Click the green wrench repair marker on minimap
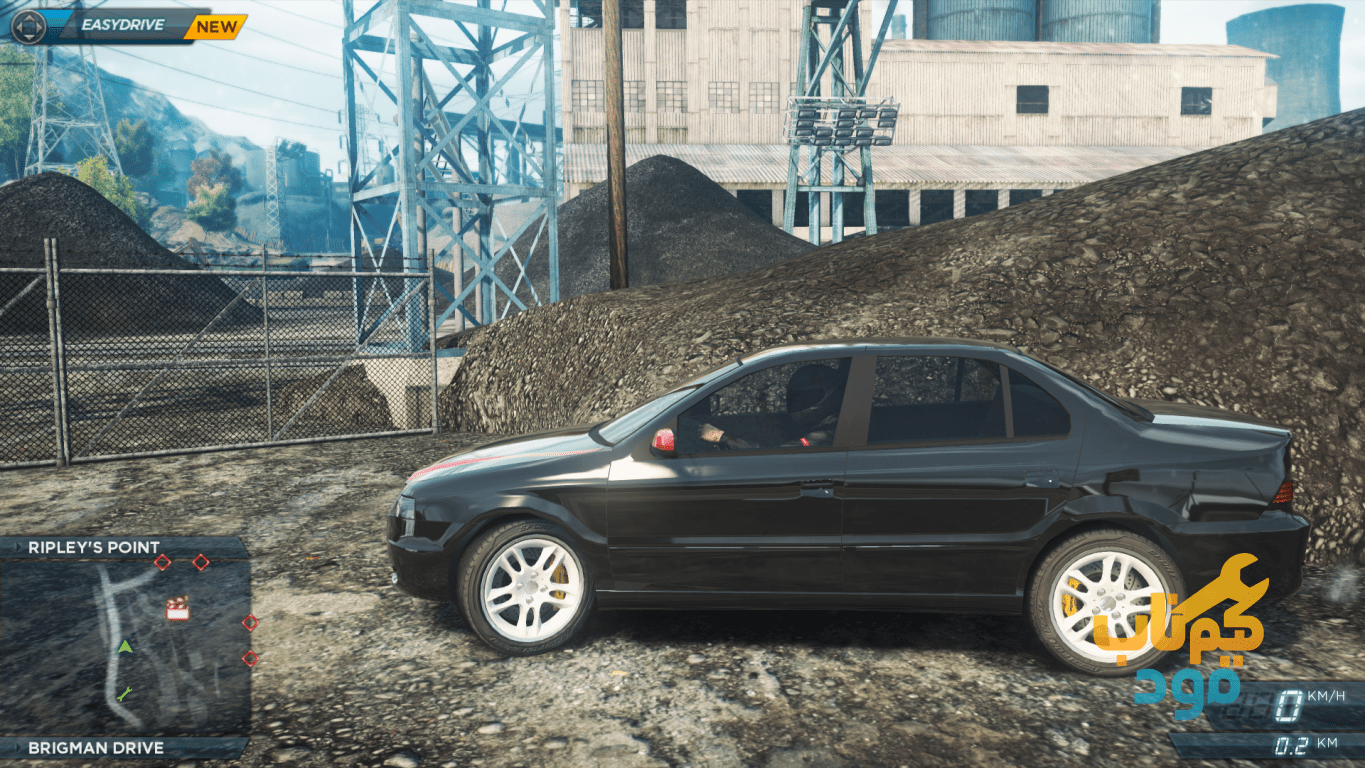 tap(124, 693)
